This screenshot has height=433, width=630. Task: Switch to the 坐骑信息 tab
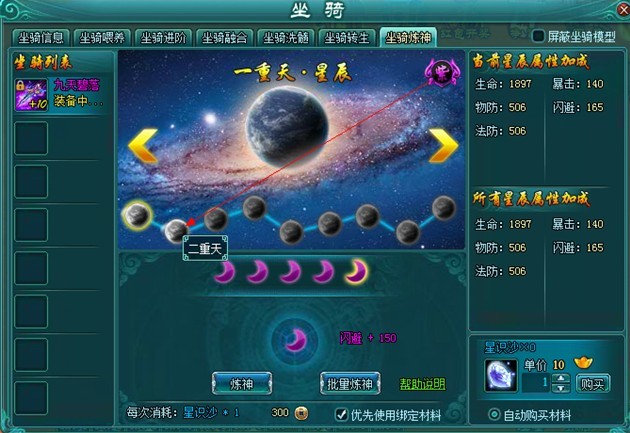tap(42, 38)
